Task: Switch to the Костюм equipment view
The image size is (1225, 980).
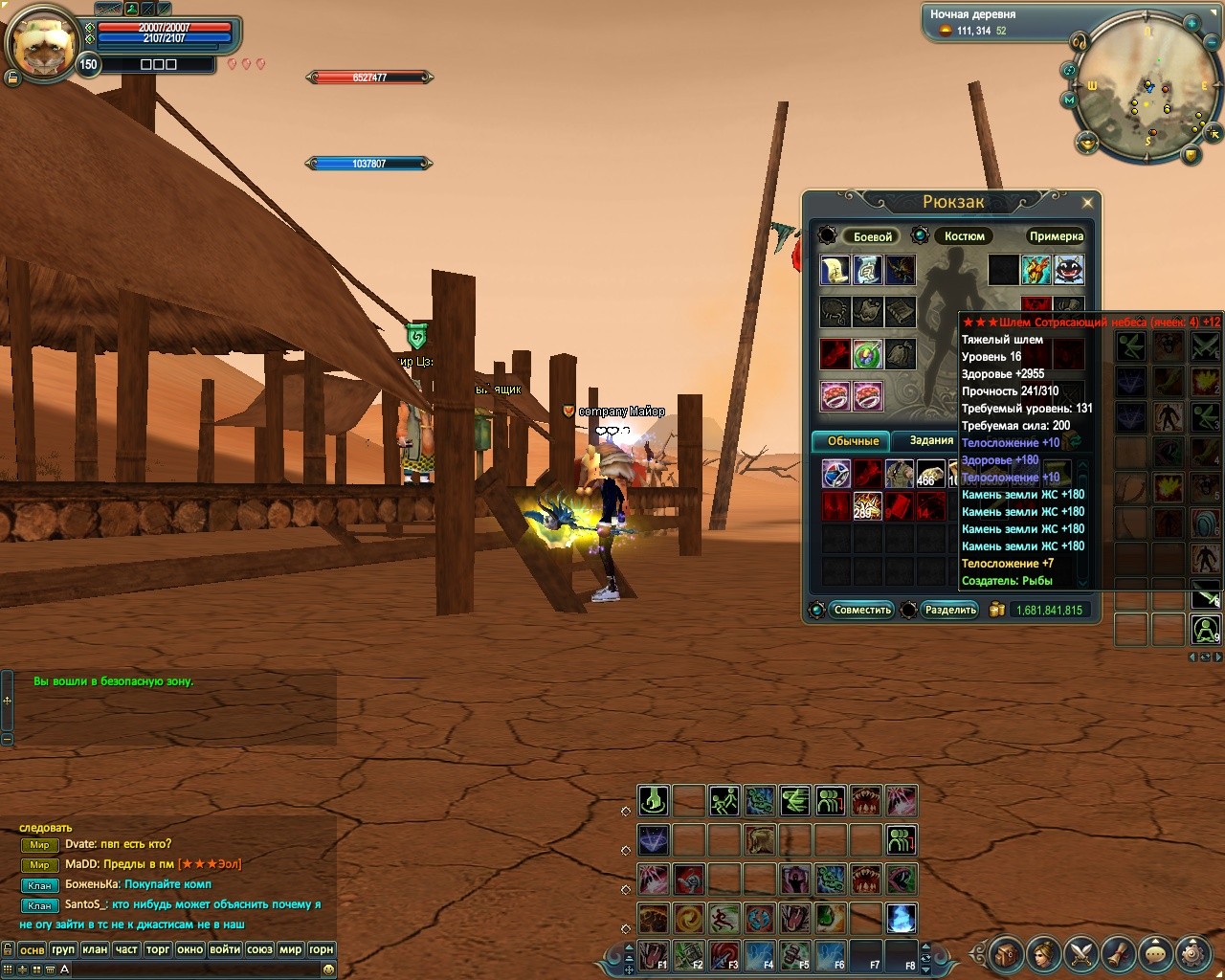Action: (964, 236)
